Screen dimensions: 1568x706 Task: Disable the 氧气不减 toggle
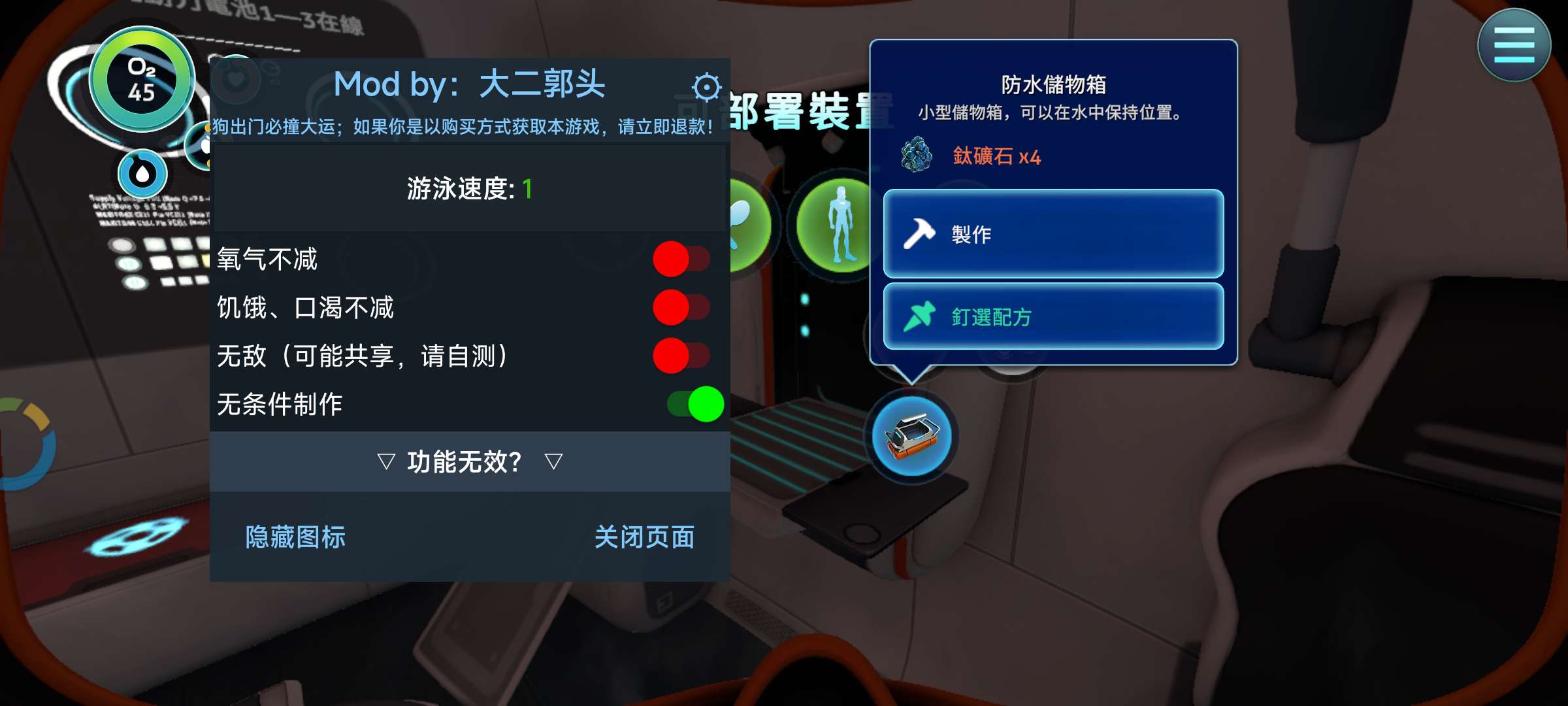[681, 258]
